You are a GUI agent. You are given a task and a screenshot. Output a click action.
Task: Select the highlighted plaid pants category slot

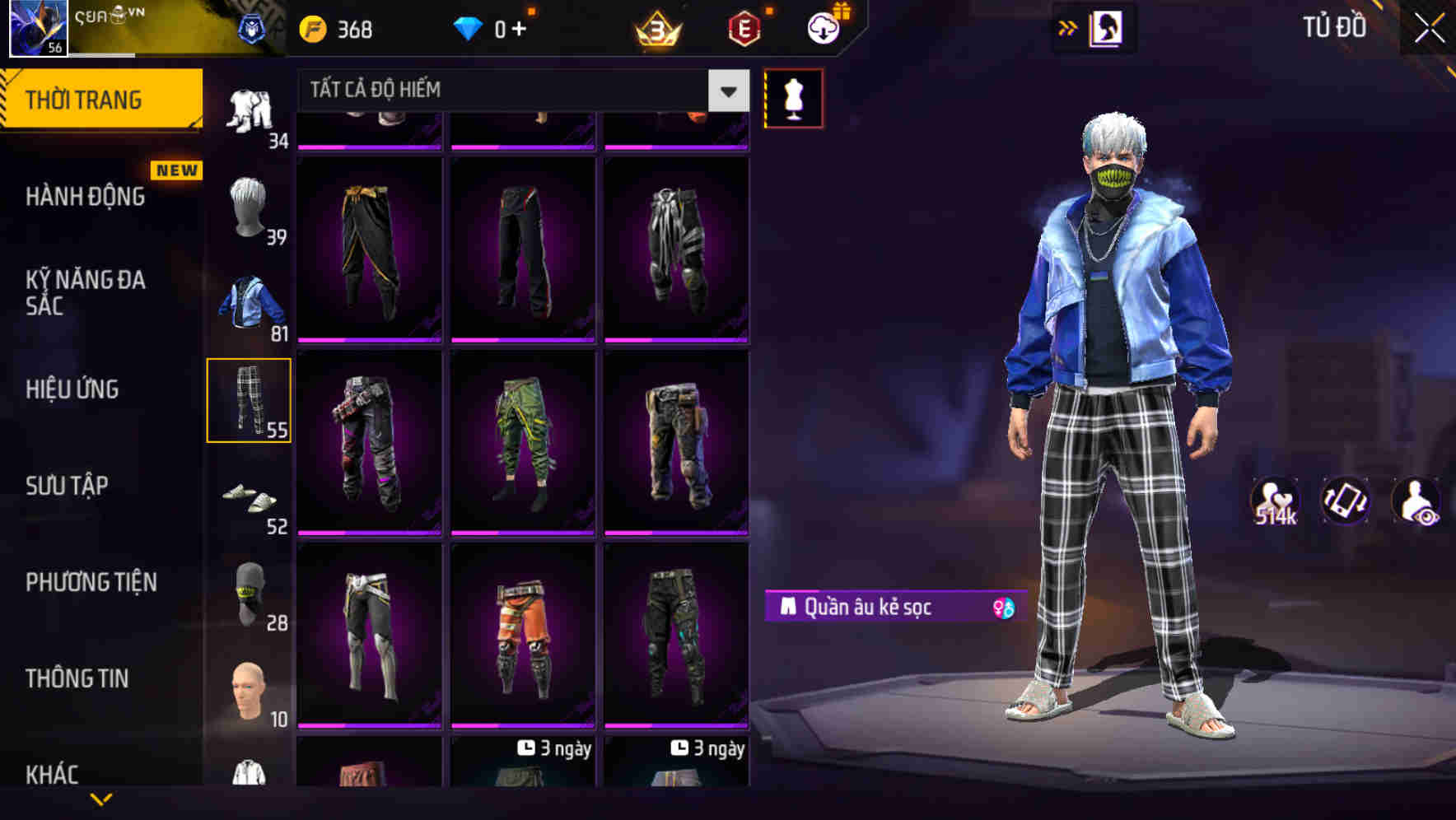pos(250,399)
